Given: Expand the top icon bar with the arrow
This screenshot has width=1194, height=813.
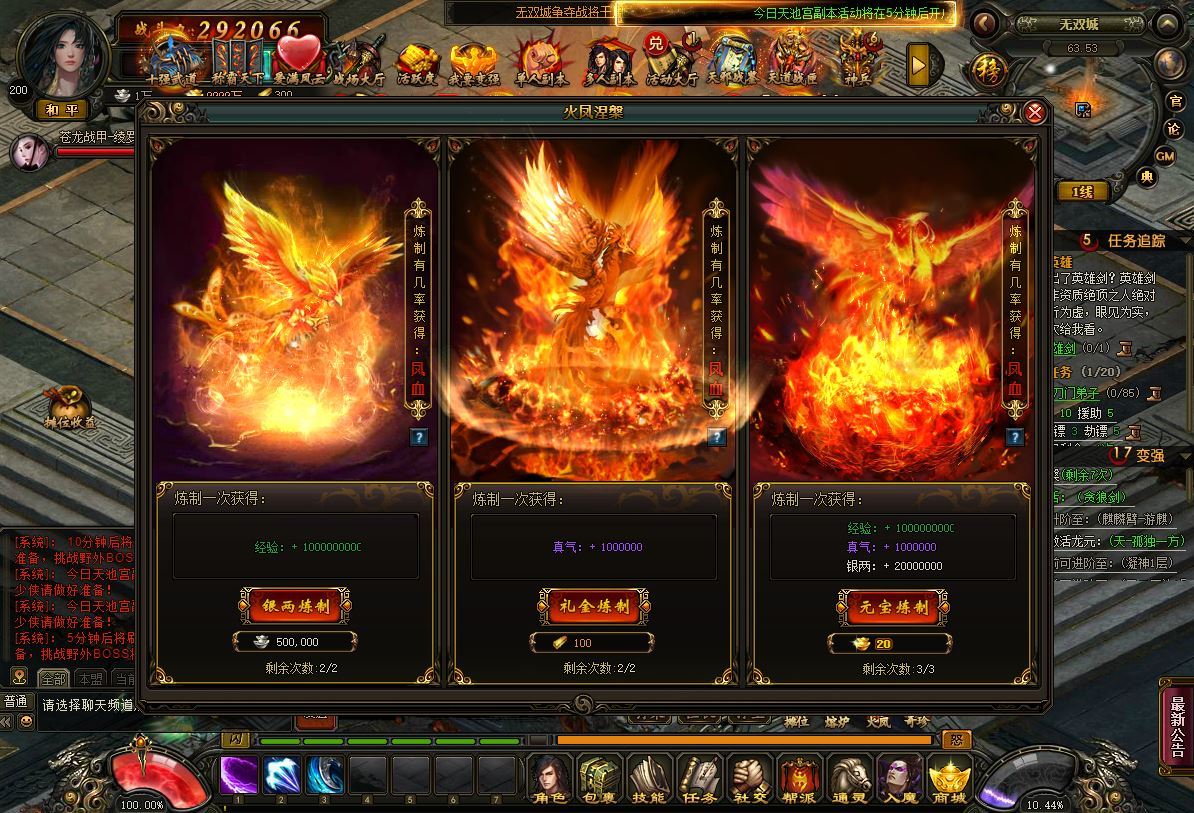Looking at the screenshot, I should (x=919, y=64).
